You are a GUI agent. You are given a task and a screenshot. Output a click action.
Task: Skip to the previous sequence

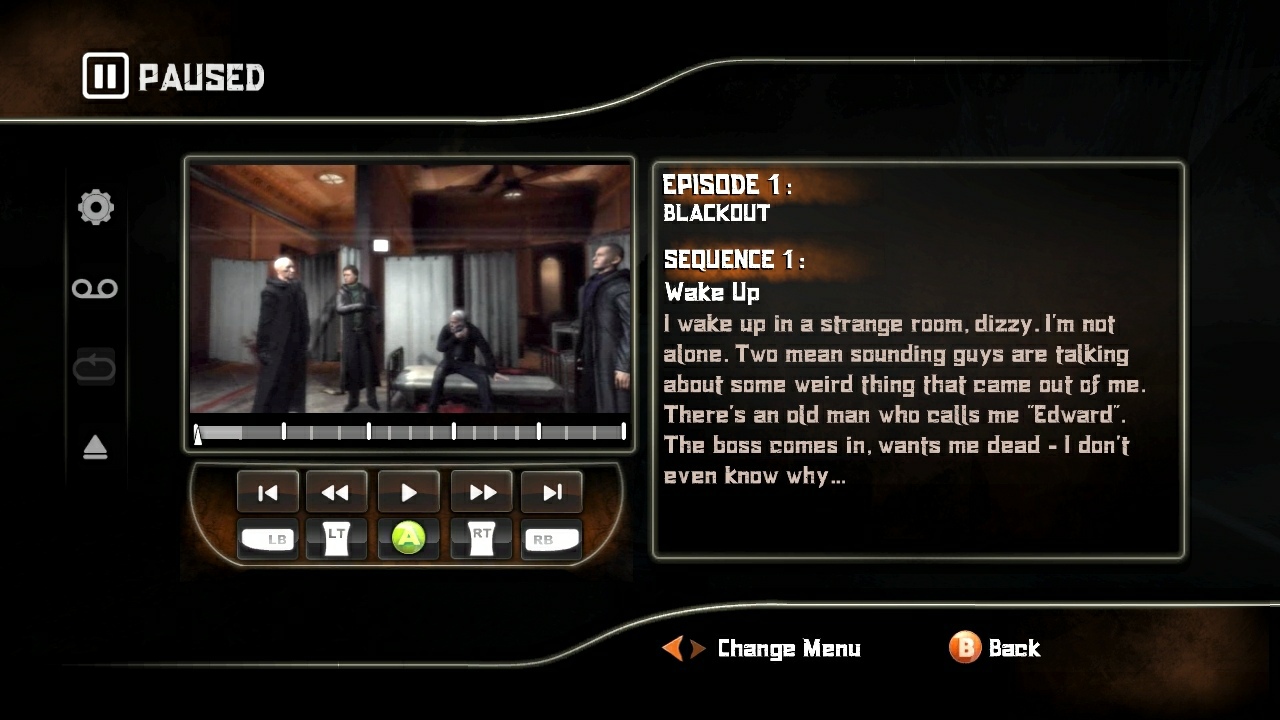[x=267, y=492]
